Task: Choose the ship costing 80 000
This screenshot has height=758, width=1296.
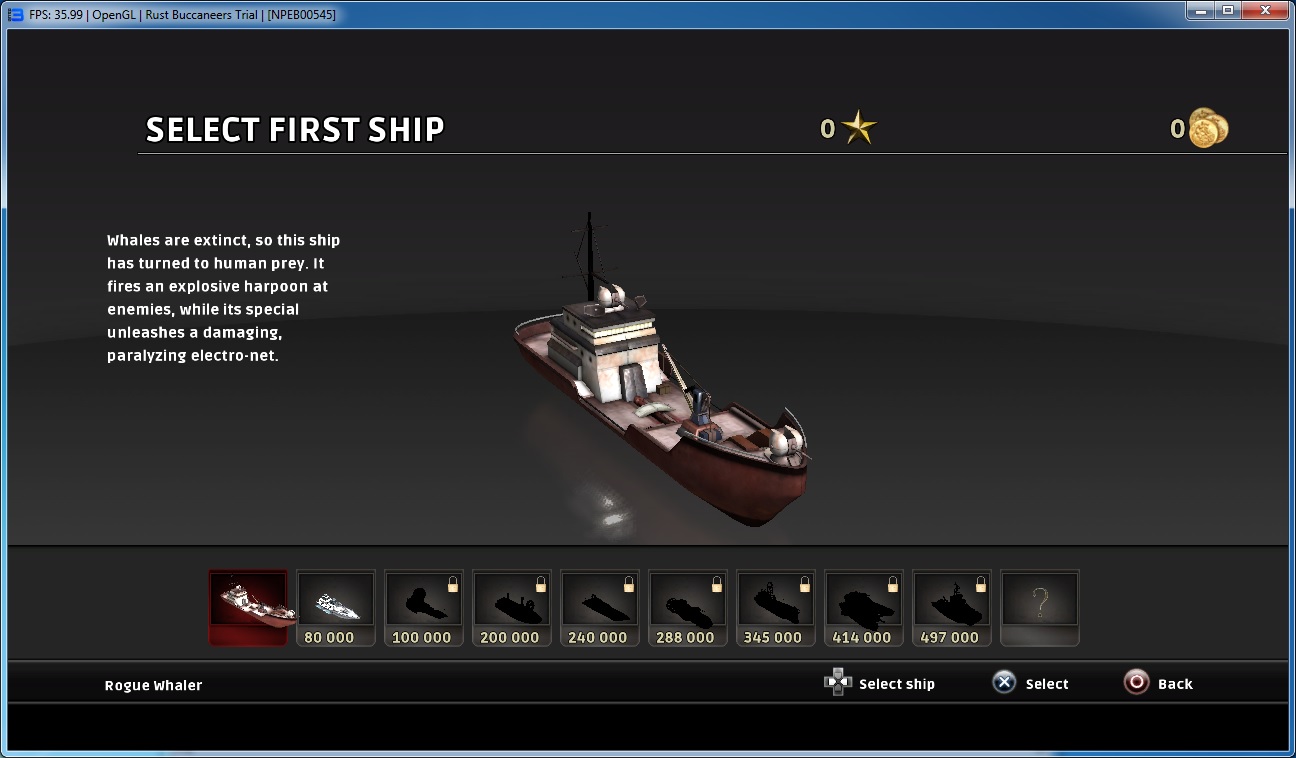Action: 336,607
